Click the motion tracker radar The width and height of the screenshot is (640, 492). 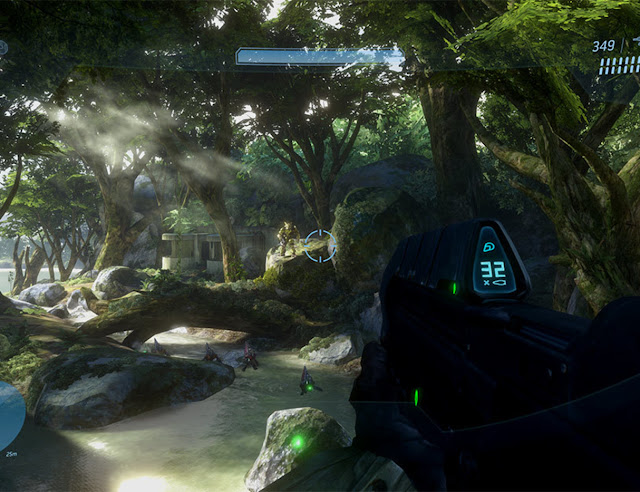pos(9,415)
